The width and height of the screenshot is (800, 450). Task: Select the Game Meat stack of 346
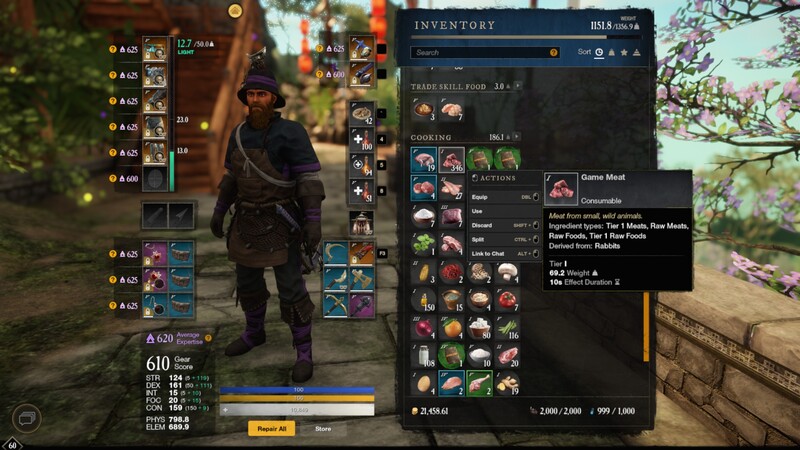pyautogui.click(x=451, y=160)
